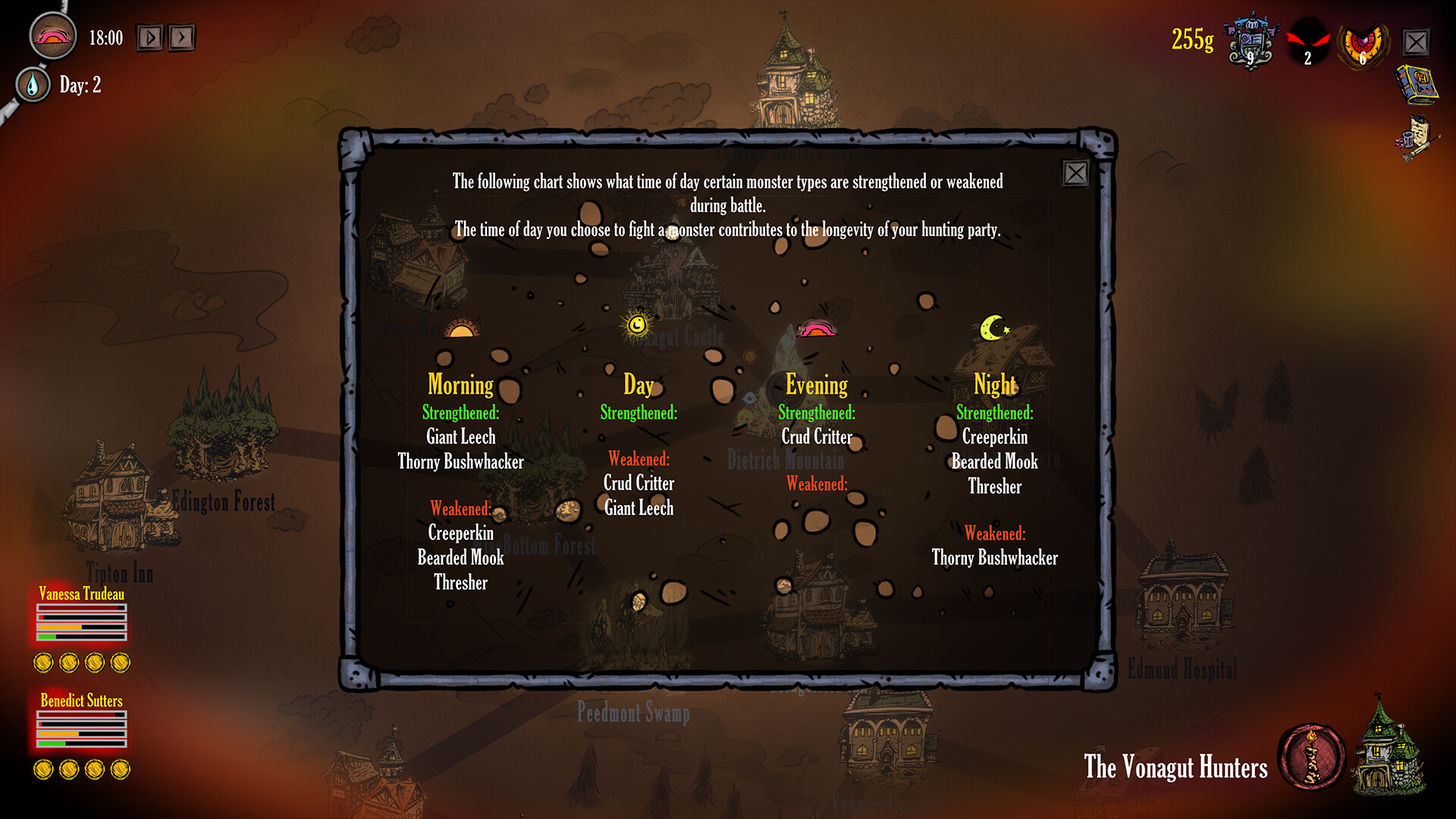Click the single-arrow time advance control
Screen dimensions: 1456x819
pos(149,36)
